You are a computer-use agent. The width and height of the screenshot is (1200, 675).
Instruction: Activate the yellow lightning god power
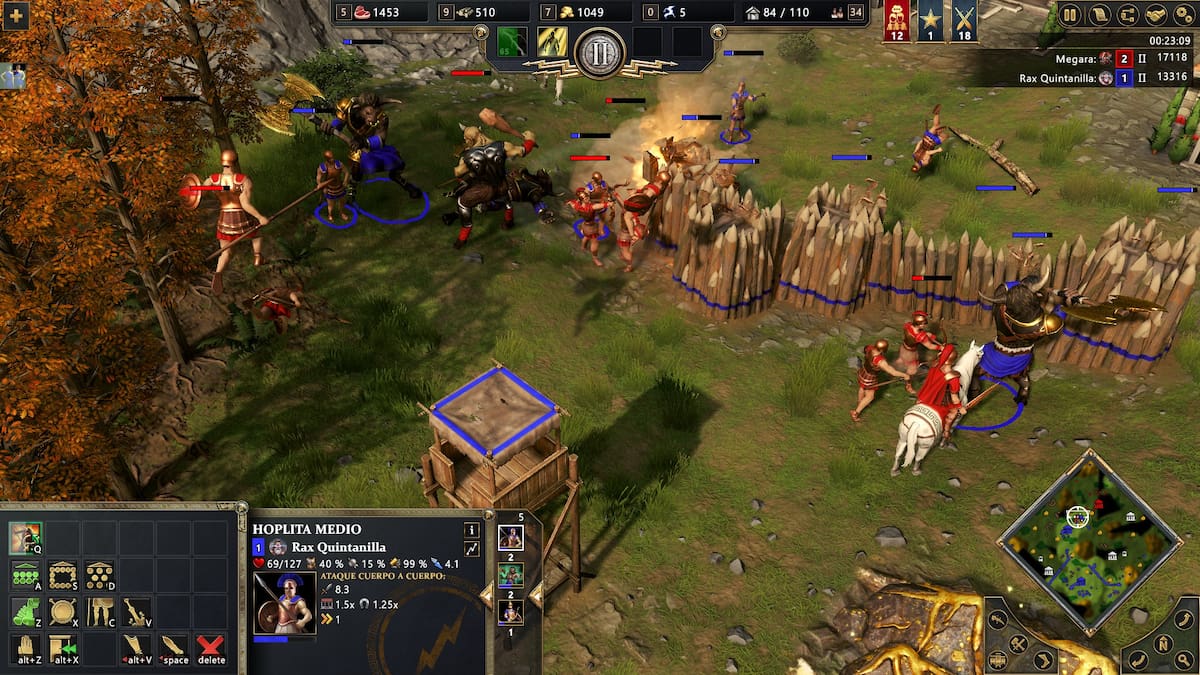pos(552,42)
